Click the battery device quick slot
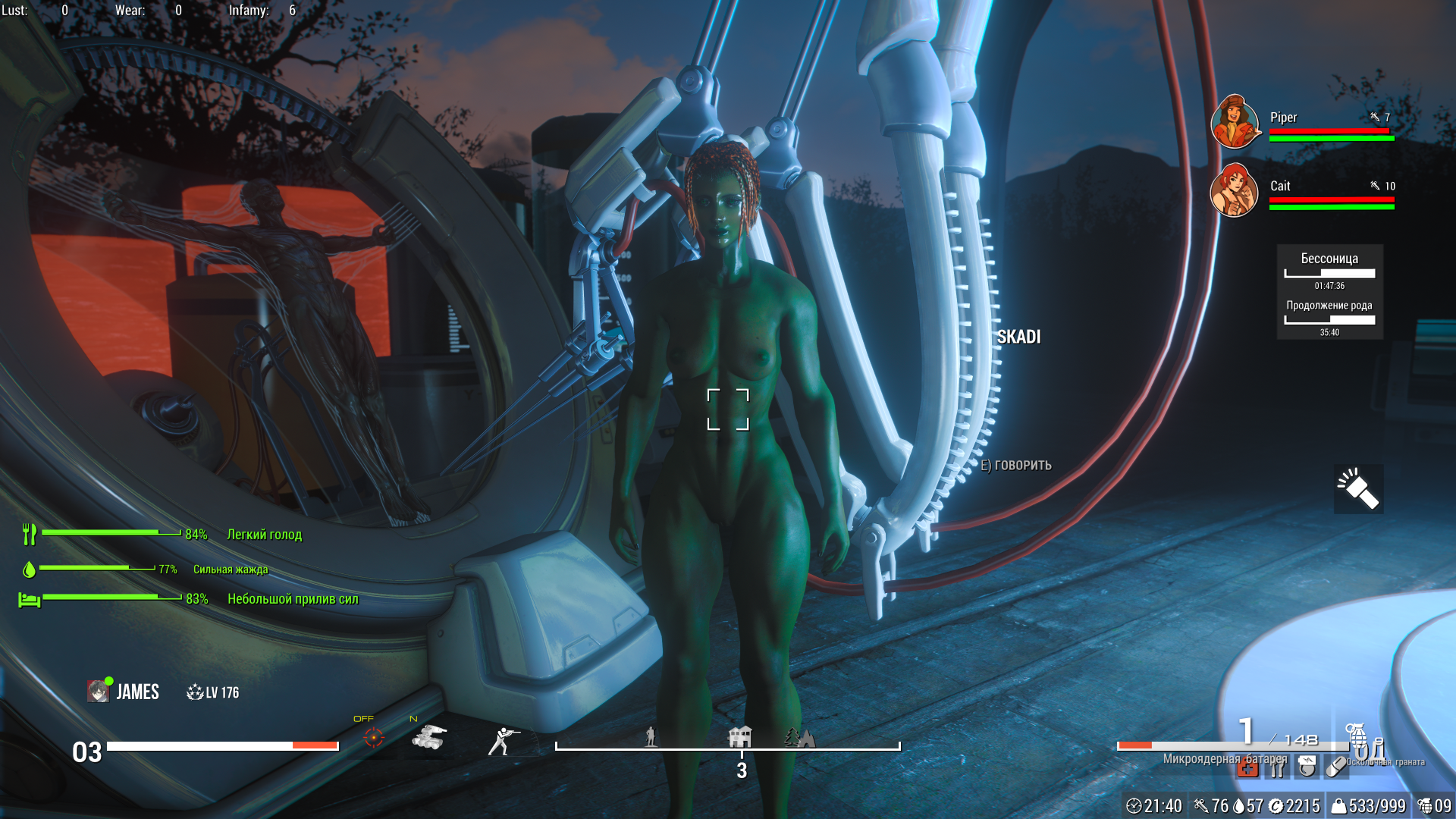Screen dimensions: 1456x819 (1307, 767)
